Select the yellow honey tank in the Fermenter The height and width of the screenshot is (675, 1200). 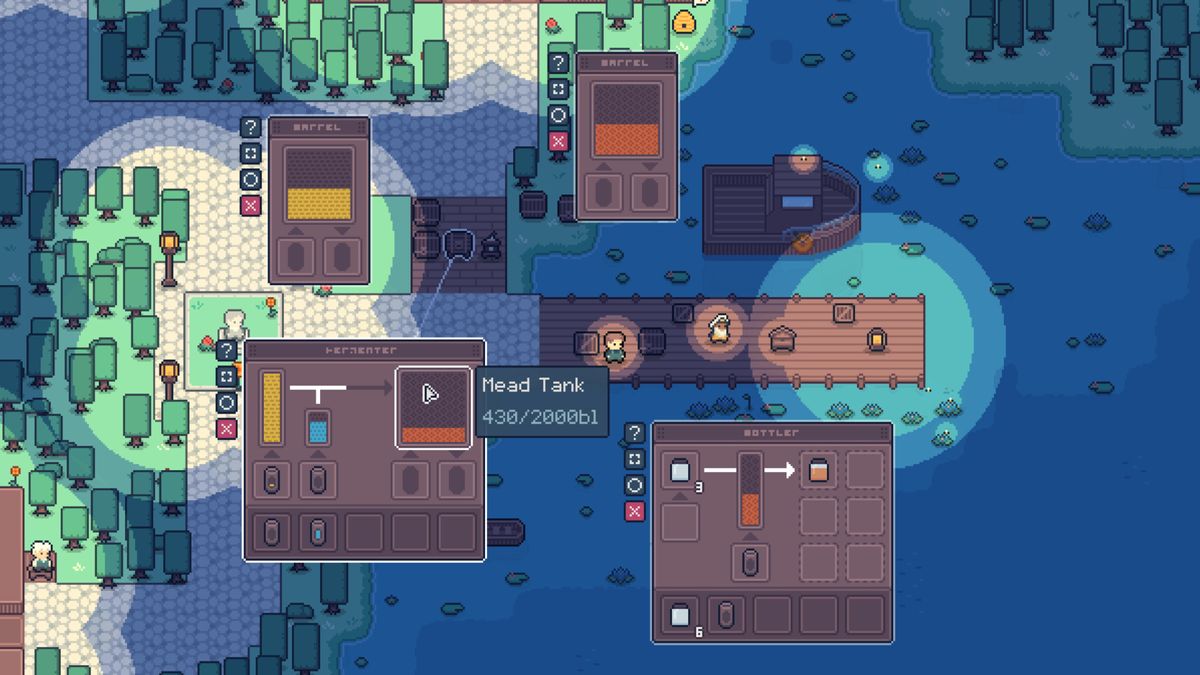[271, 407]
